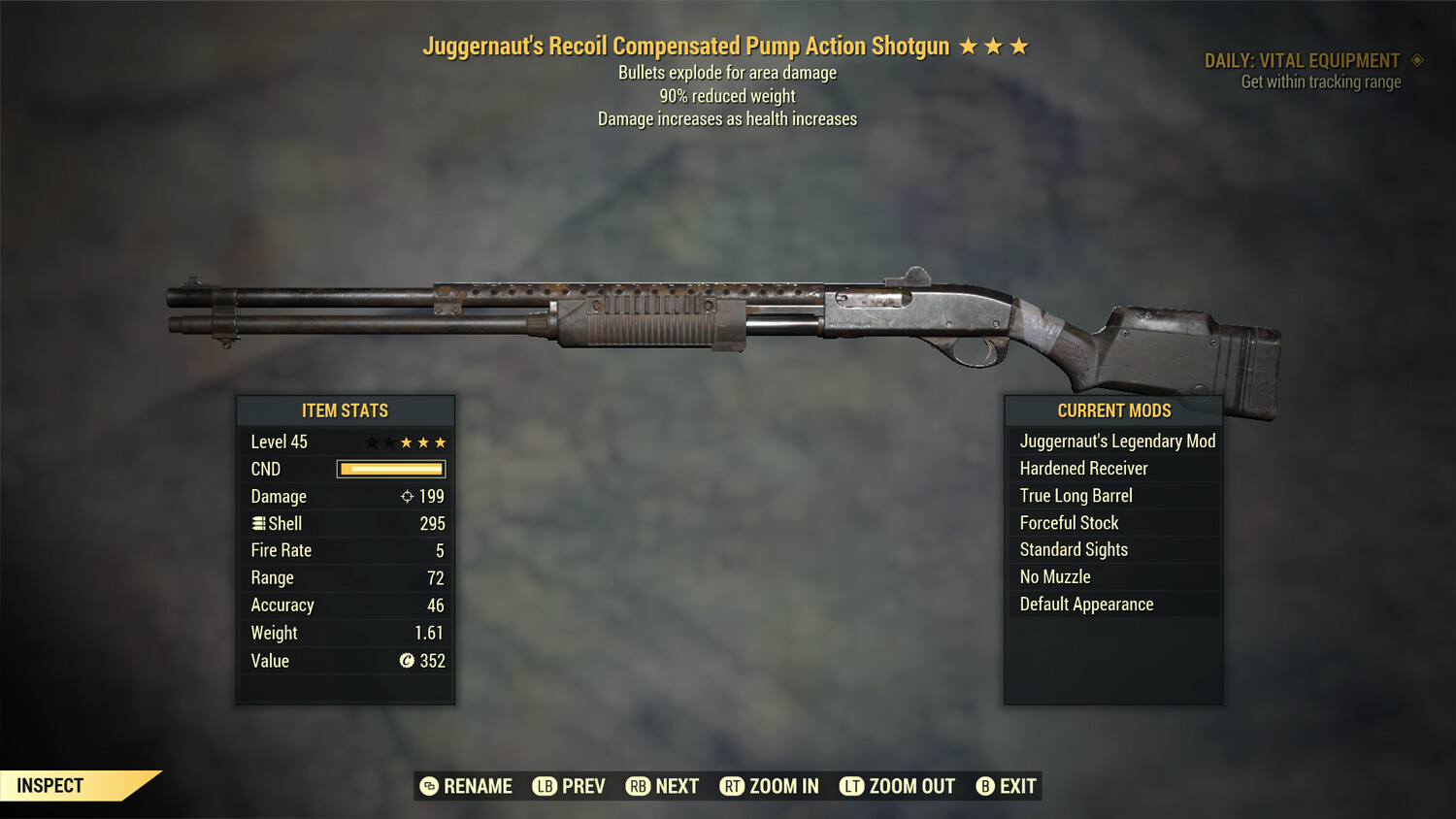Expand the Forceful Stock mod entry

1068,522
